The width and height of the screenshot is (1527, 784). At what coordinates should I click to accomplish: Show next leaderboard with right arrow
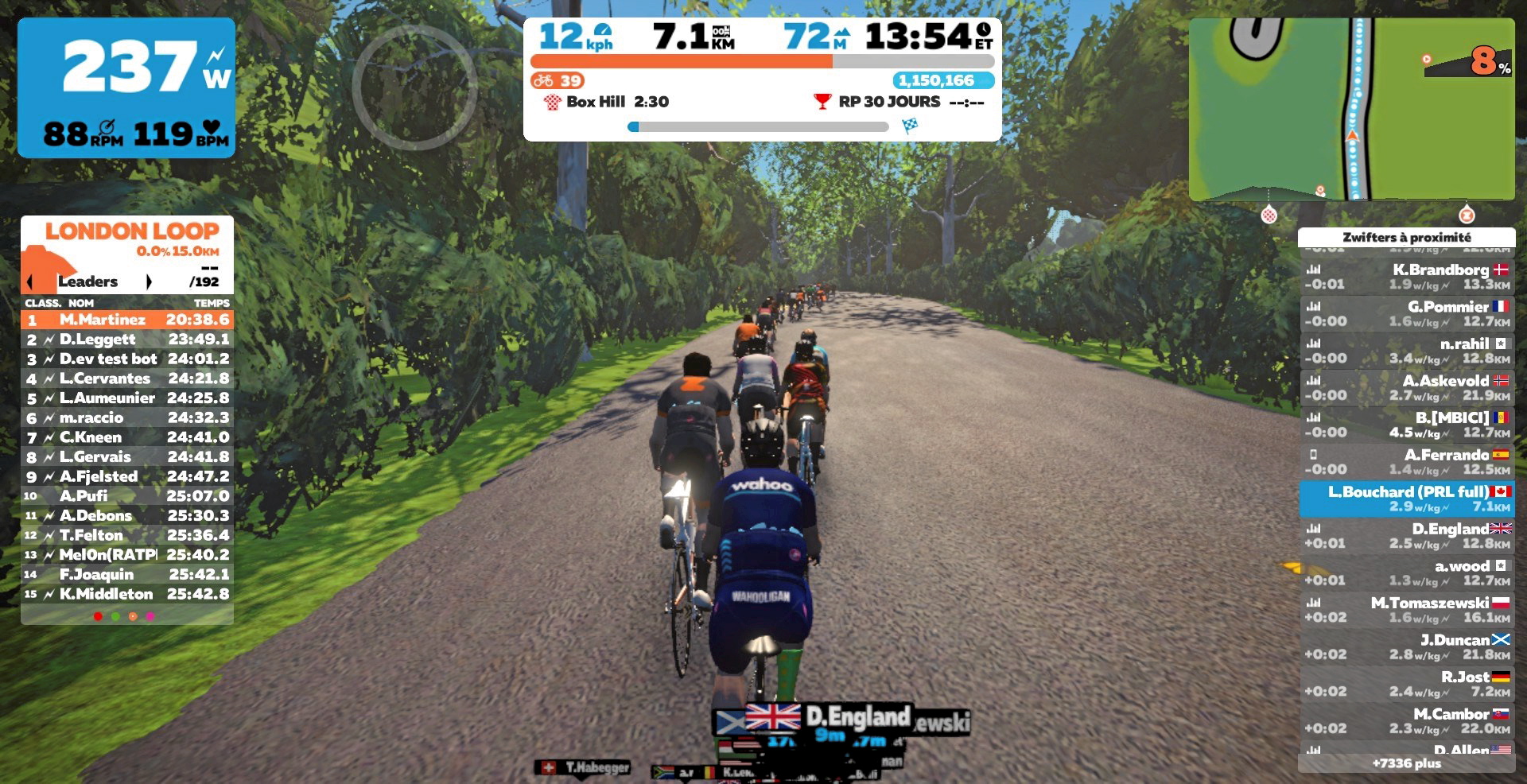click(149, 281)
